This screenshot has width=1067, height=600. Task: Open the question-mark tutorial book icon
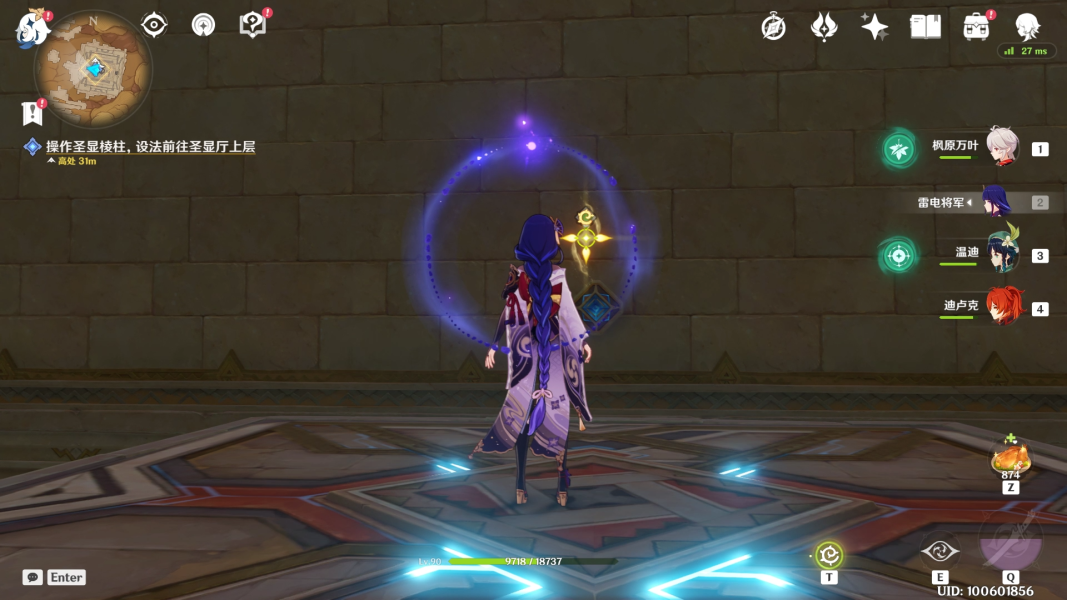coord(253,25)
